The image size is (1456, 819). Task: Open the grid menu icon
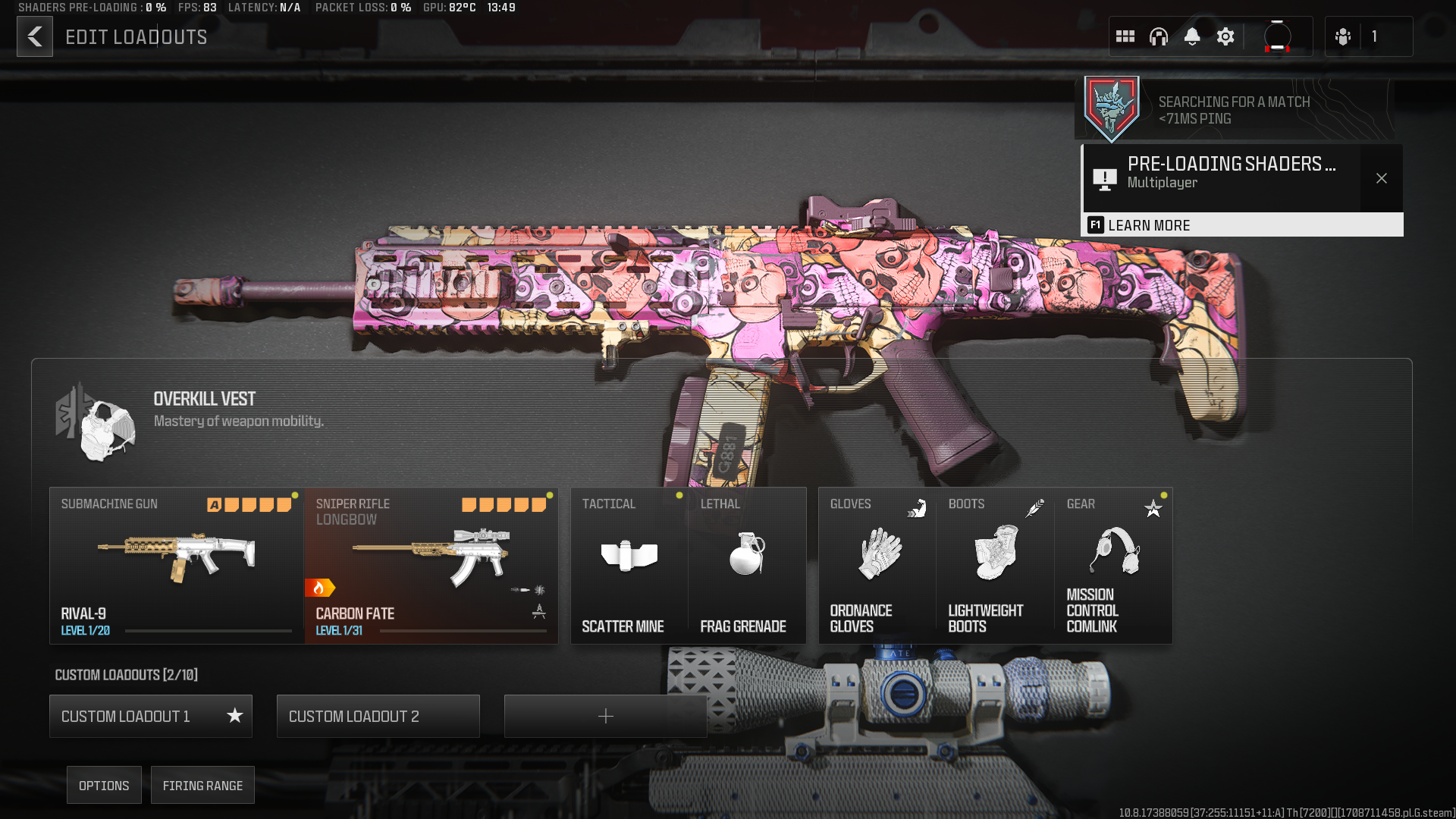click(x=1125, y=36)
